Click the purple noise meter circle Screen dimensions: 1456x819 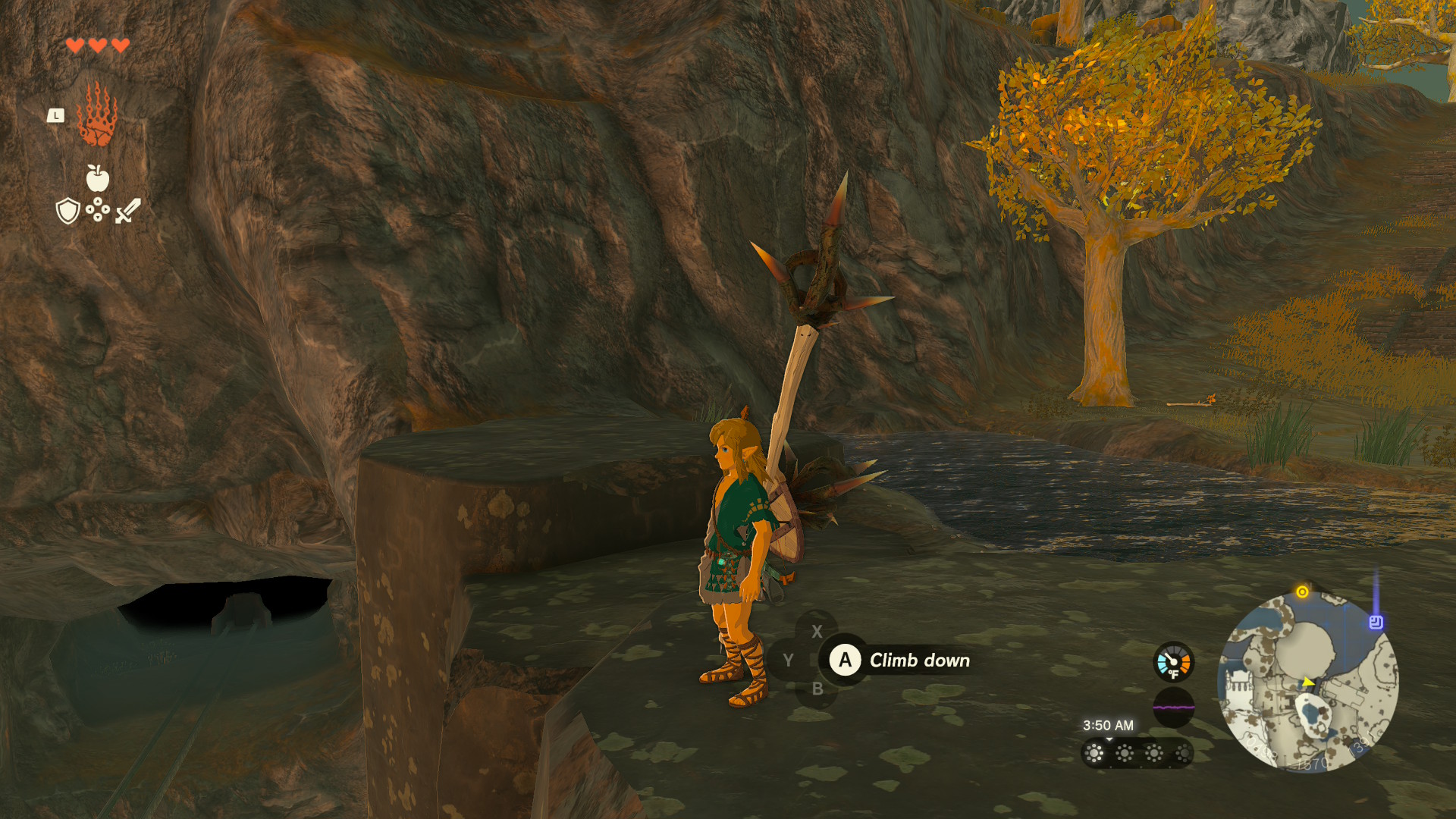1173,708
